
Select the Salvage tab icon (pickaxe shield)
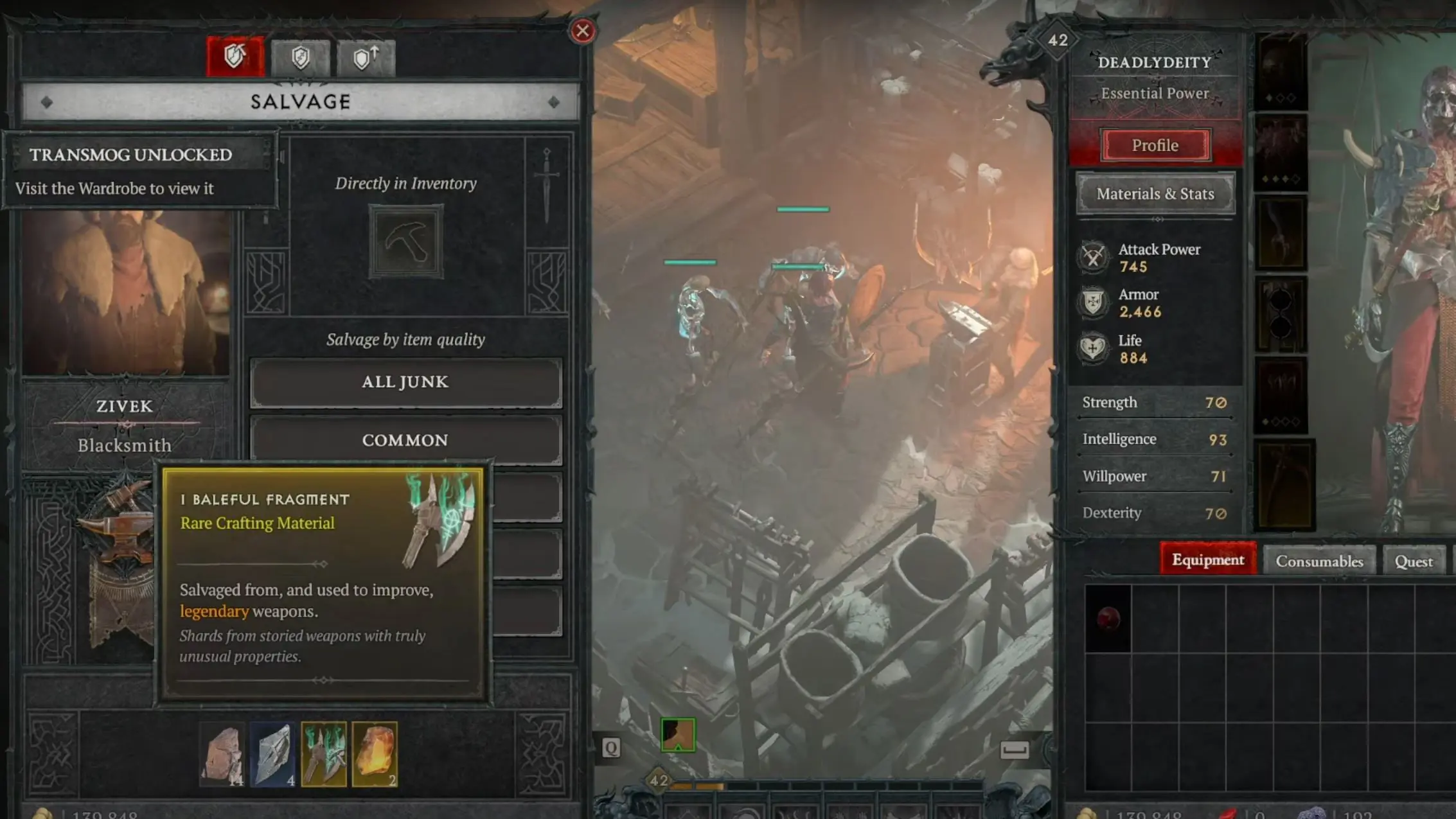pos(235,56)
